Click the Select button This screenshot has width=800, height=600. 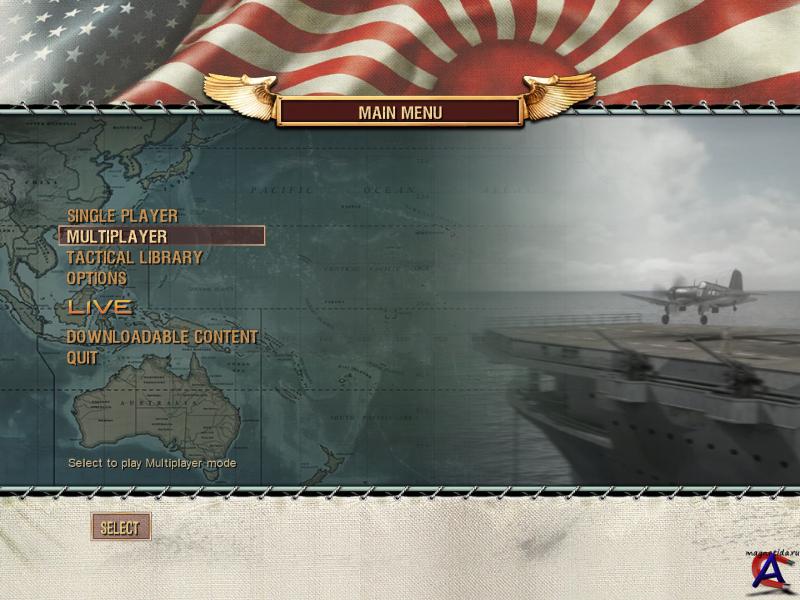click(x=120, y=527)
